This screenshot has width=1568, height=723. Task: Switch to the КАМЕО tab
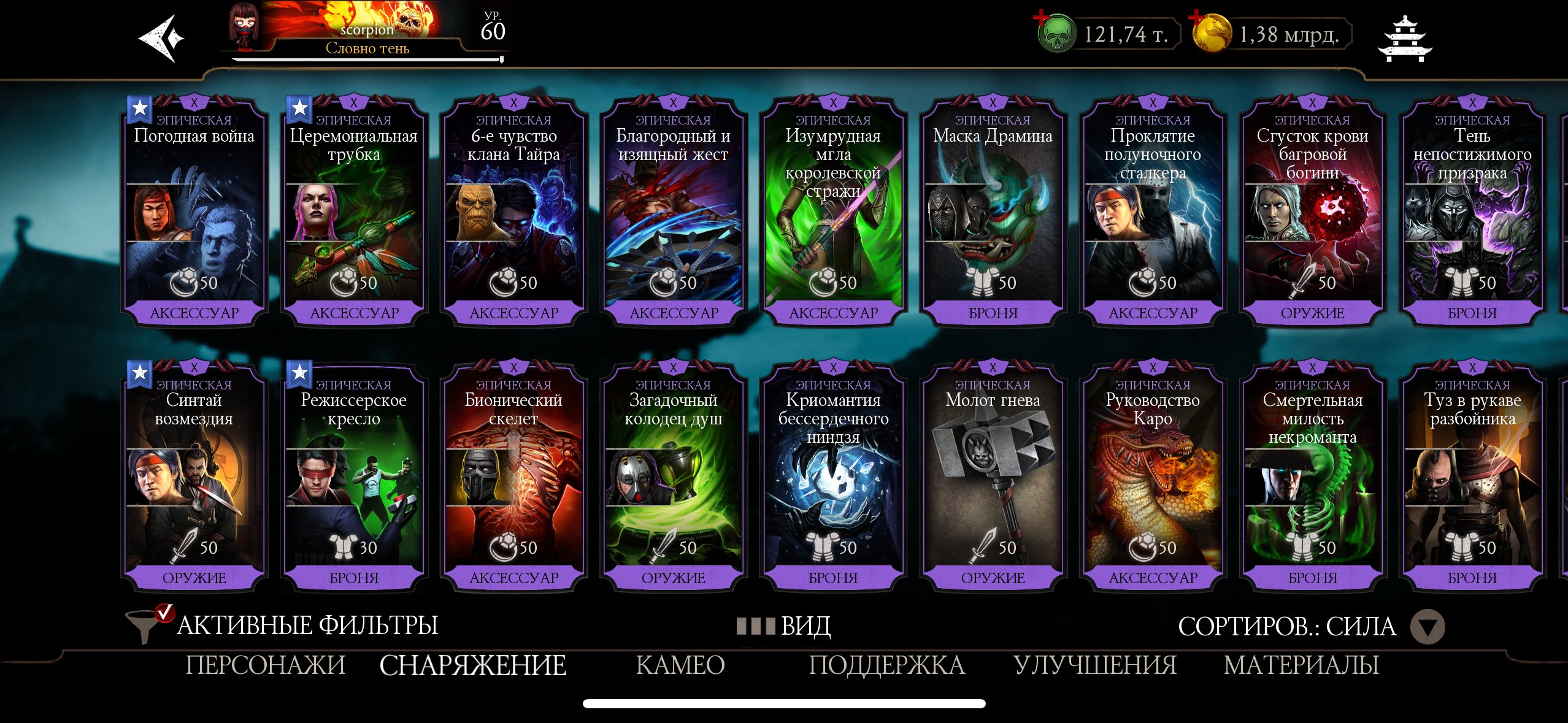[x=681, y=664]
